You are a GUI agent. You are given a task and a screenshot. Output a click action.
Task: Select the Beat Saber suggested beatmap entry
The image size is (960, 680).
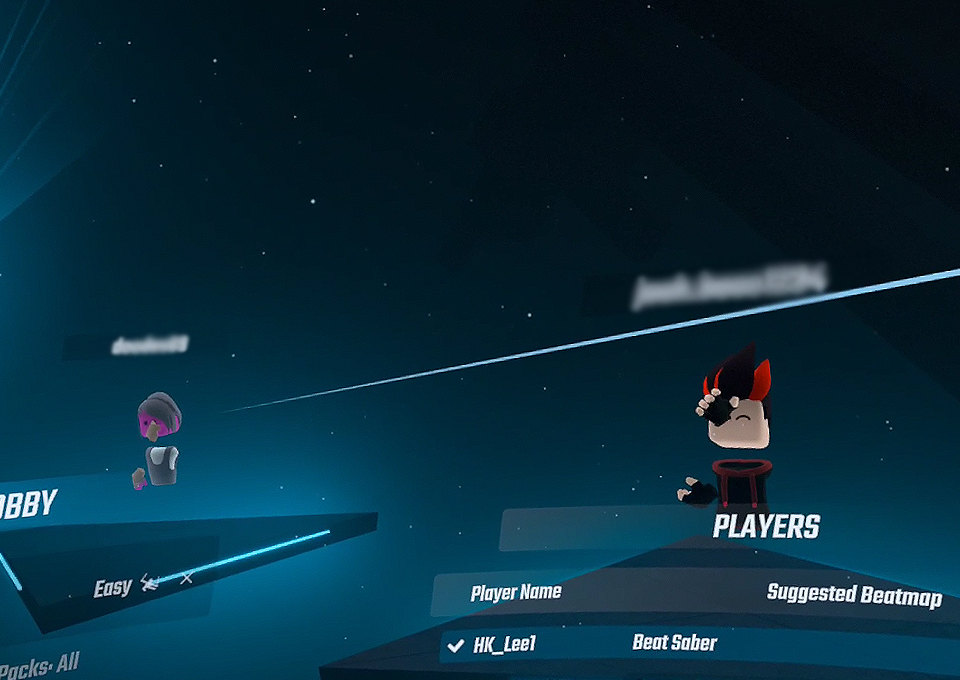pos(675,643)
